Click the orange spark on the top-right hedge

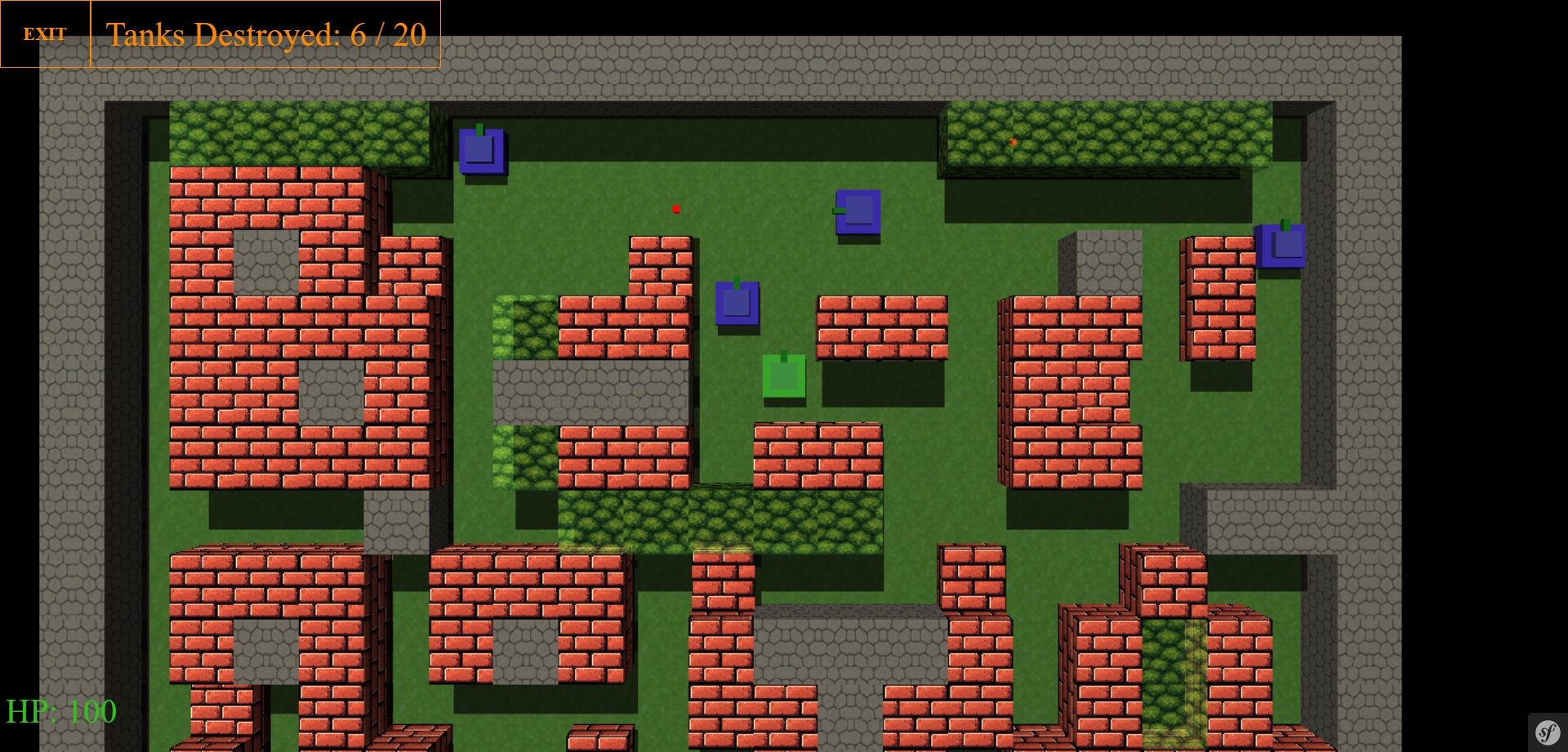1013,140
